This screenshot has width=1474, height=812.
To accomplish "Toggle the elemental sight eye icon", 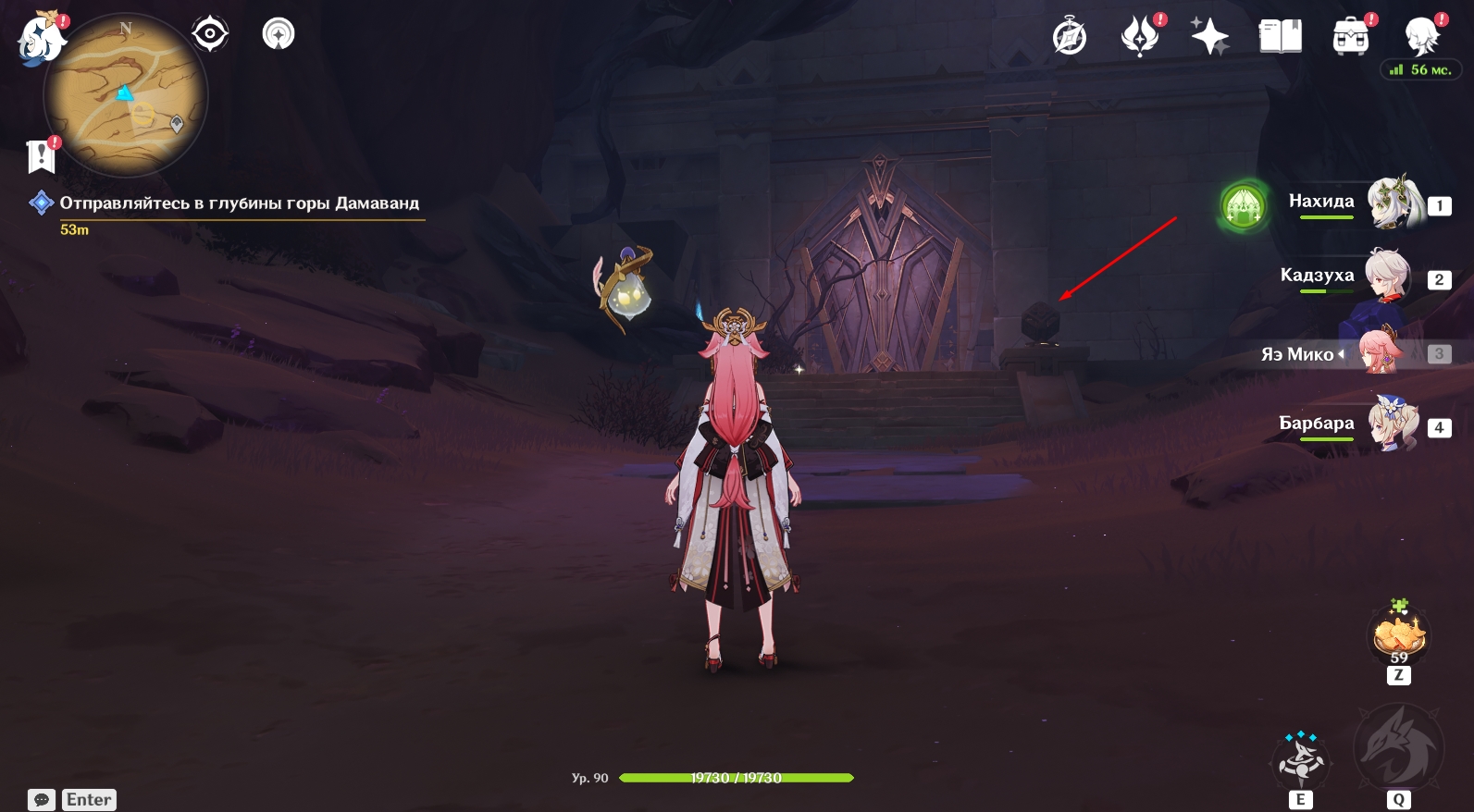I will point(210,34).
